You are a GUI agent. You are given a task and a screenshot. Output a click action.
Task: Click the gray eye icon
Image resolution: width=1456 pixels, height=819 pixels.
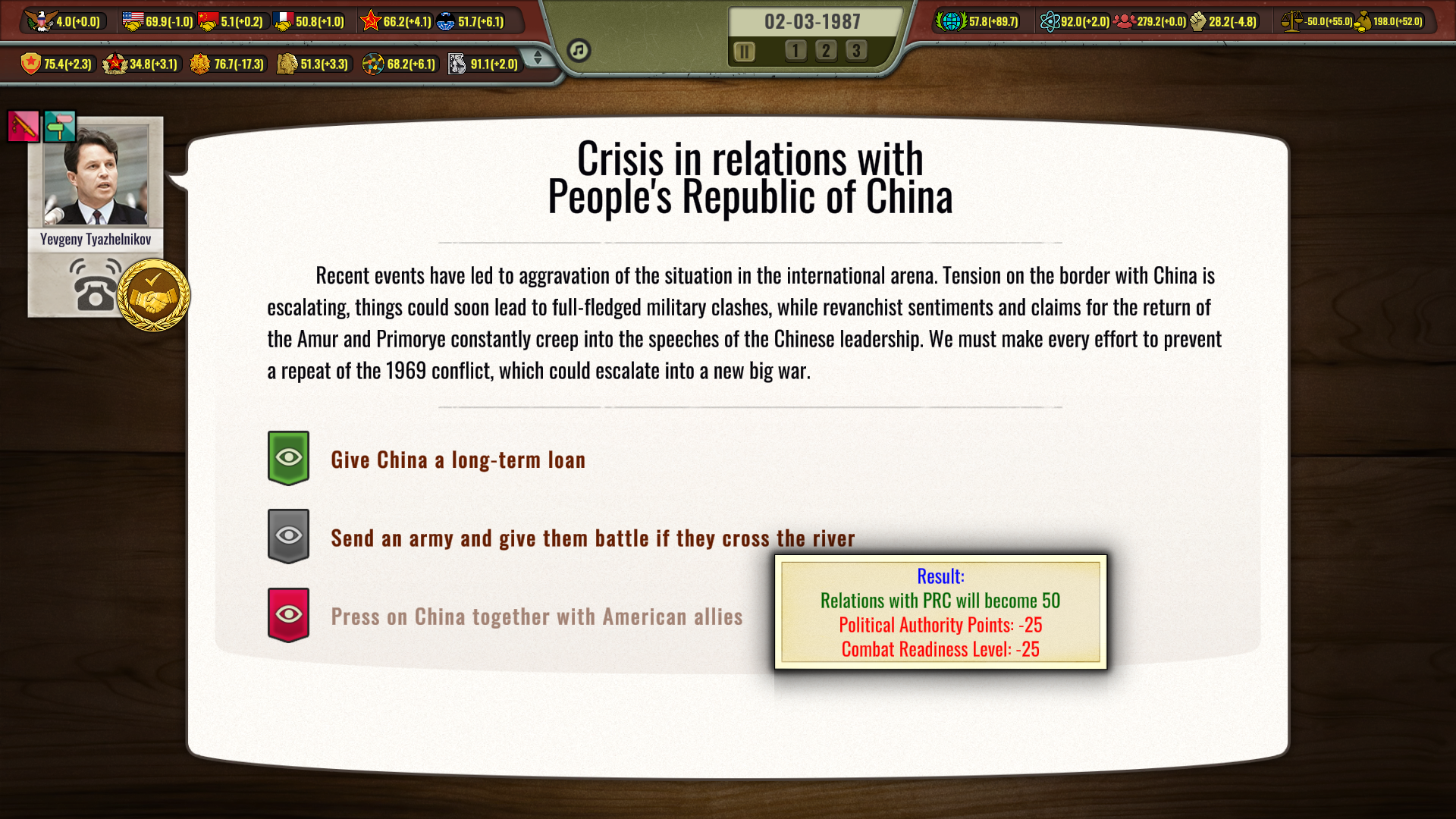pyautogui.click(x=288, y=536)
